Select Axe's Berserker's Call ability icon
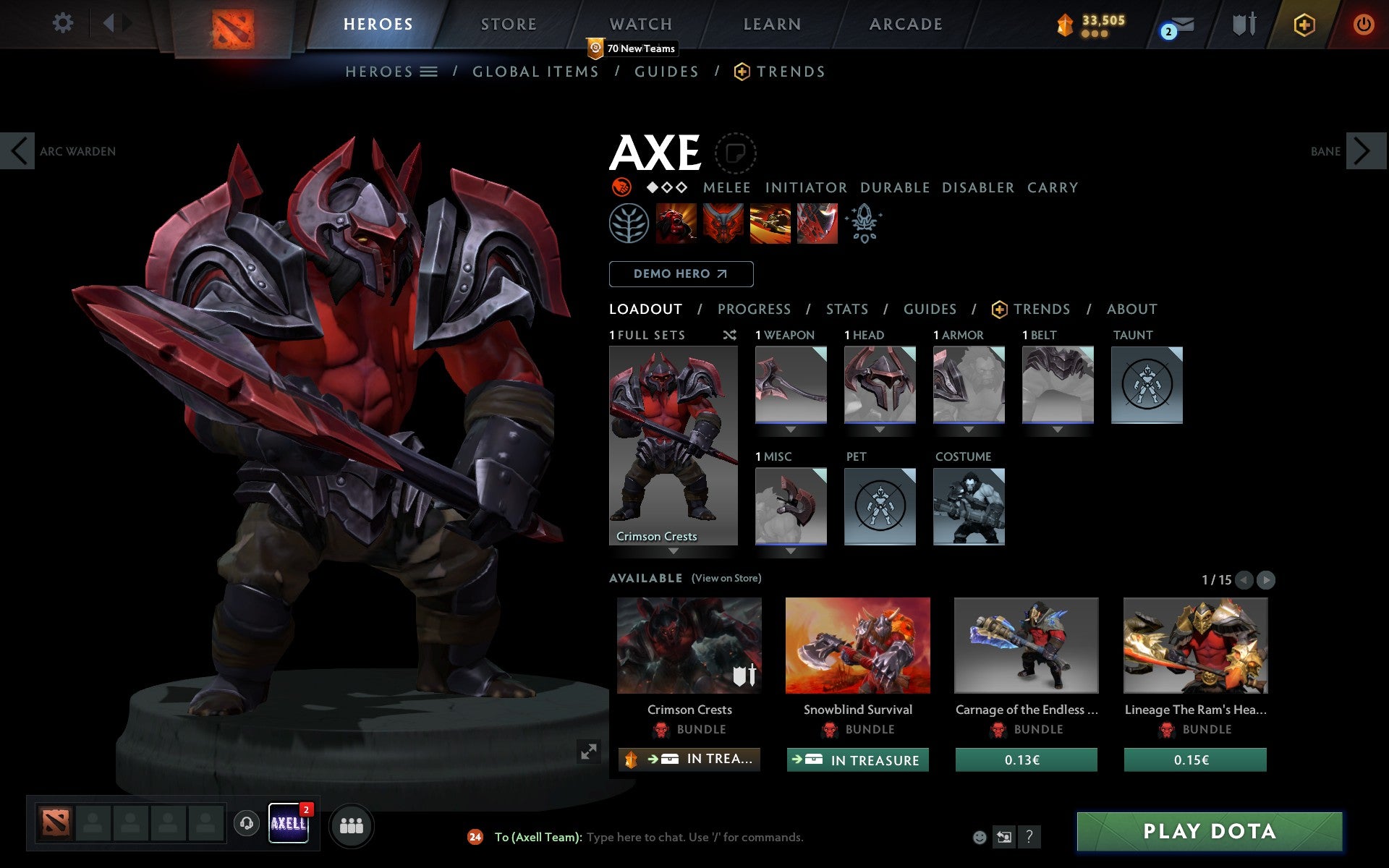 click(676, 224)
